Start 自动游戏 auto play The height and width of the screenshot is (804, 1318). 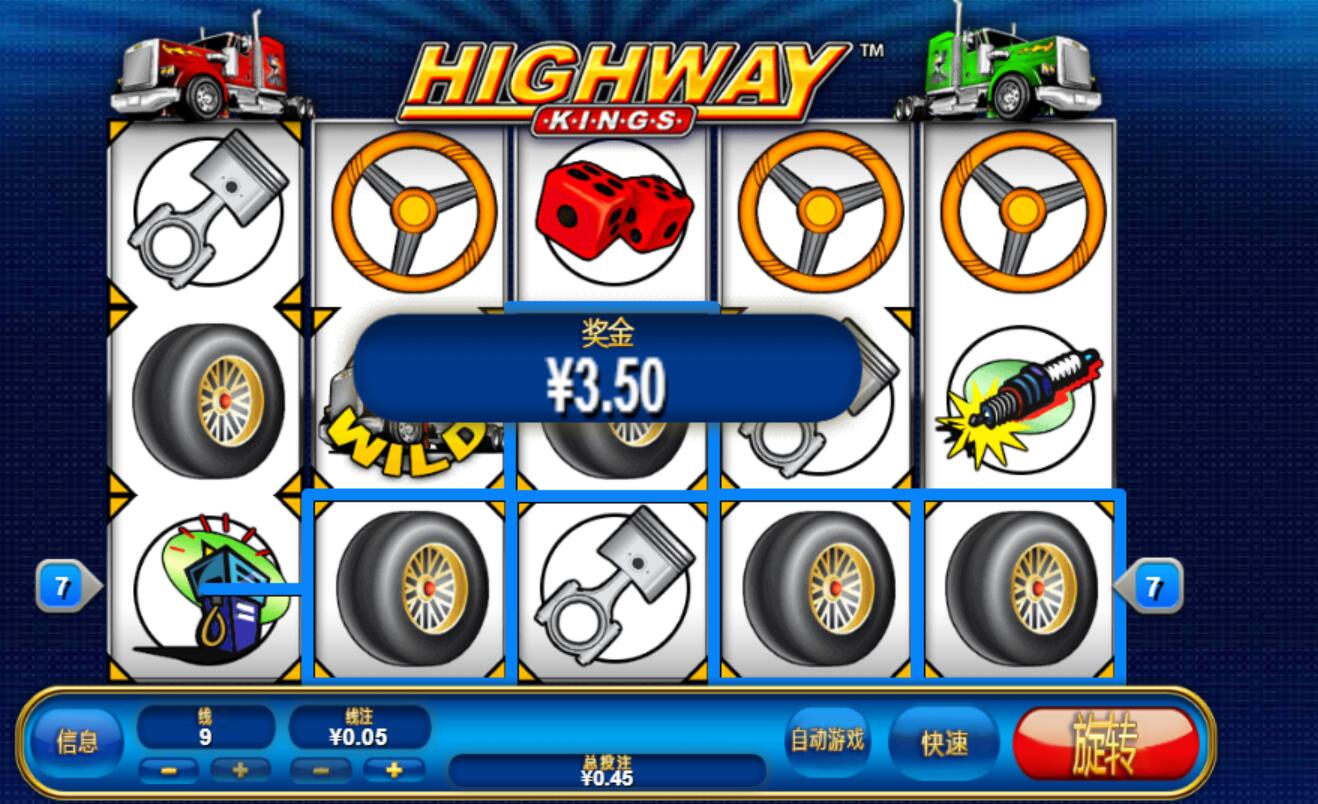(827, 741)
